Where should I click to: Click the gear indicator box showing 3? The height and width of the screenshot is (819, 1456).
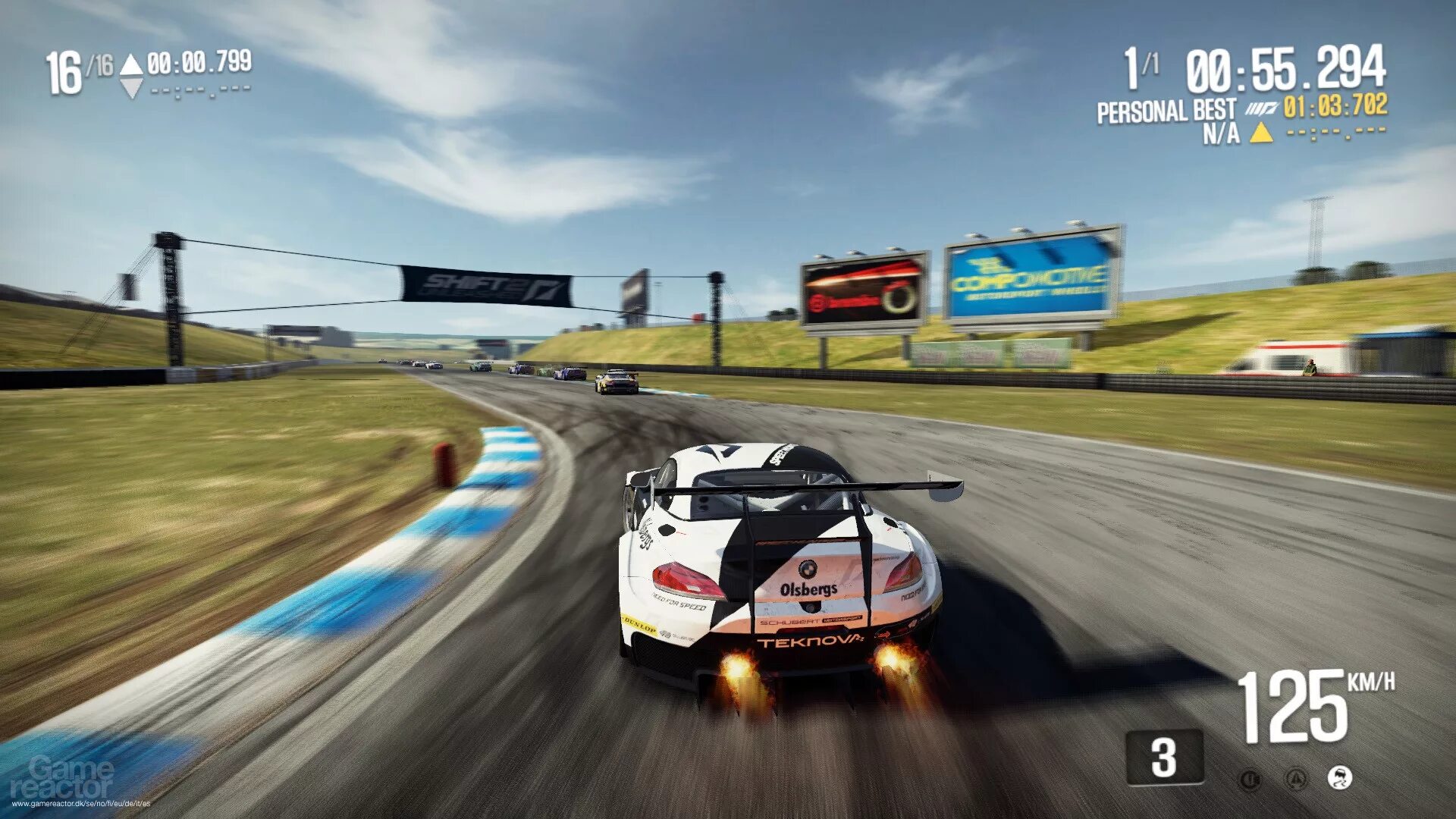point(1164,757)
